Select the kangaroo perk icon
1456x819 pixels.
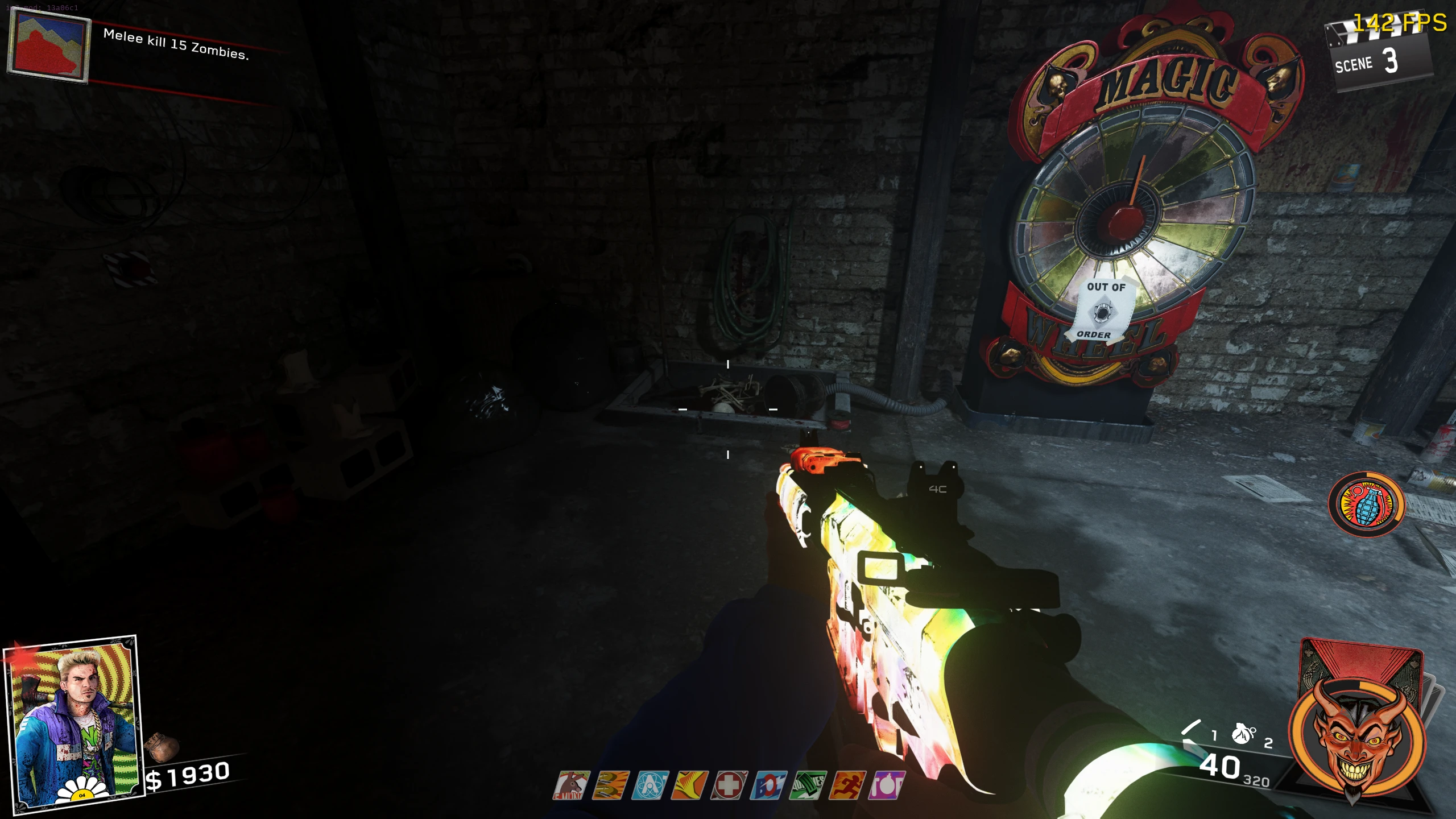pos(572,785)
